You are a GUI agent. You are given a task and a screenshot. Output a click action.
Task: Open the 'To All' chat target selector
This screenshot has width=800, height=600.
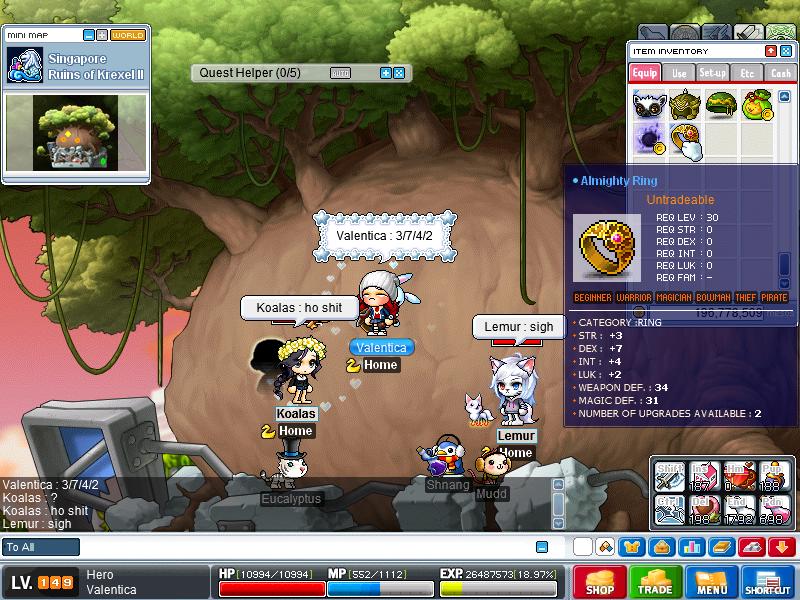pyautogui.click(x=41, y=547)
